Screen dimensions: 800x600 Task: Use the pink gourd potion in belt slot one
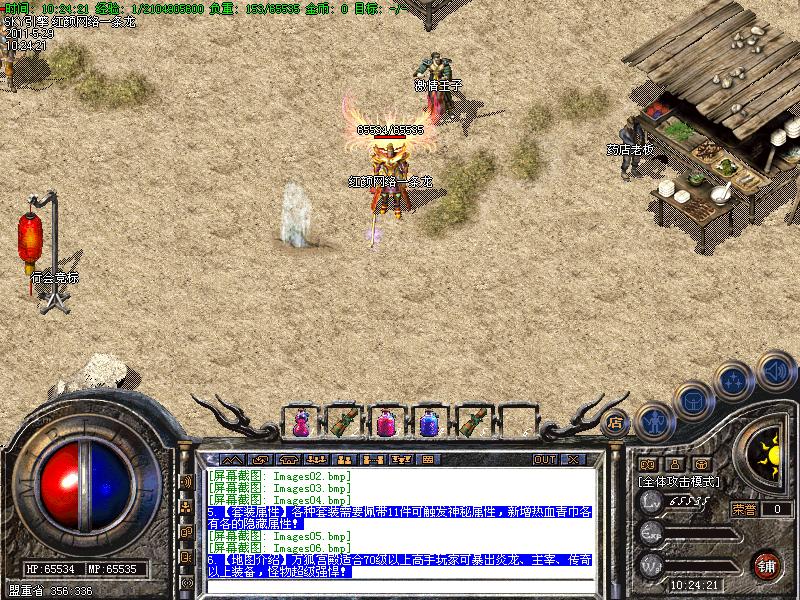click(x=299, y=423)
